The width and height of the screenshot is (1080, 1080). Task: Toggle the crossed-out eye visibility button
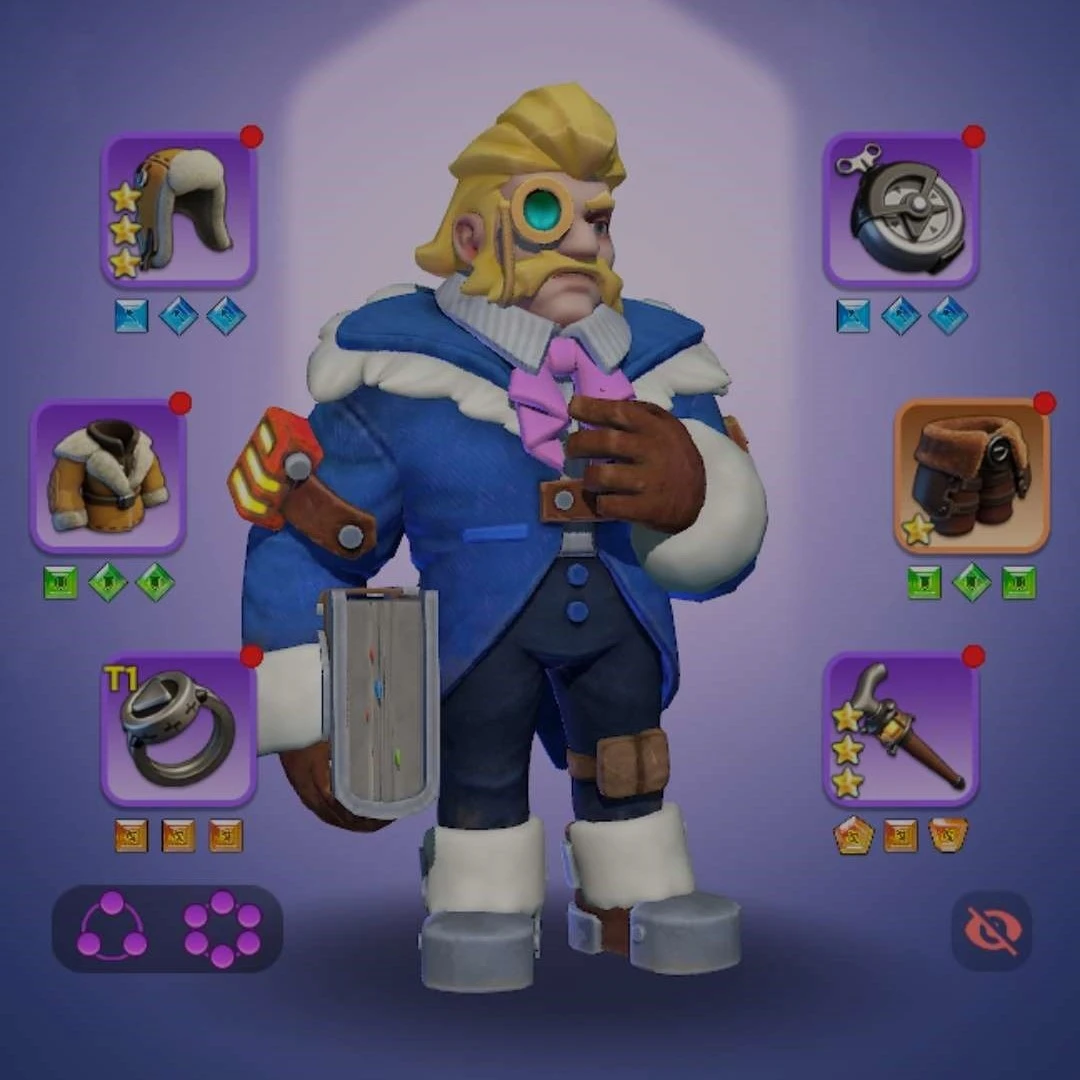pyautogui.click(x=991, y=931)
